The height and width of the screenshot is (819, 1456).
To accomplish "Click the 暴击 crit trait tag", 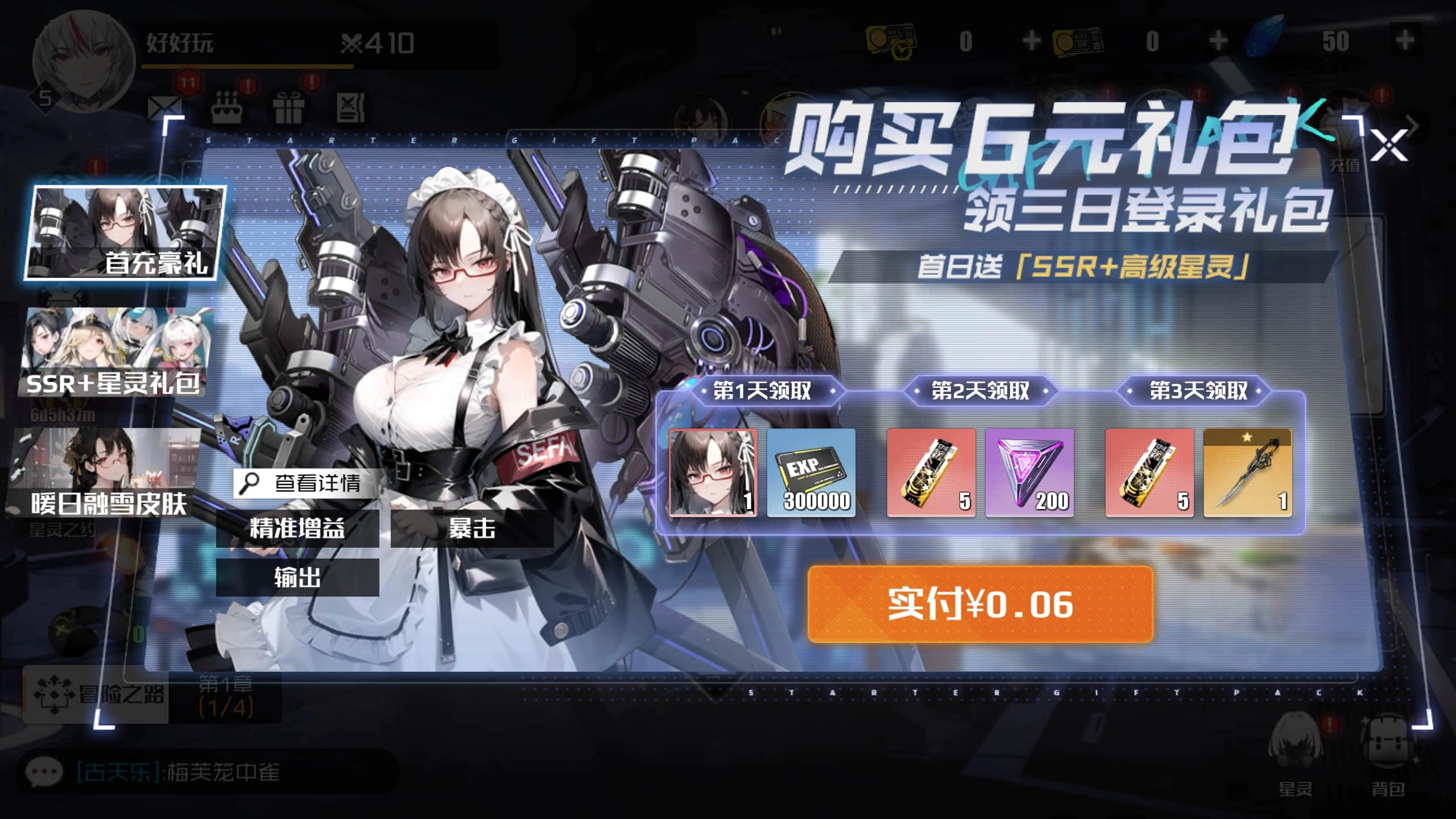I will [472, 529].
